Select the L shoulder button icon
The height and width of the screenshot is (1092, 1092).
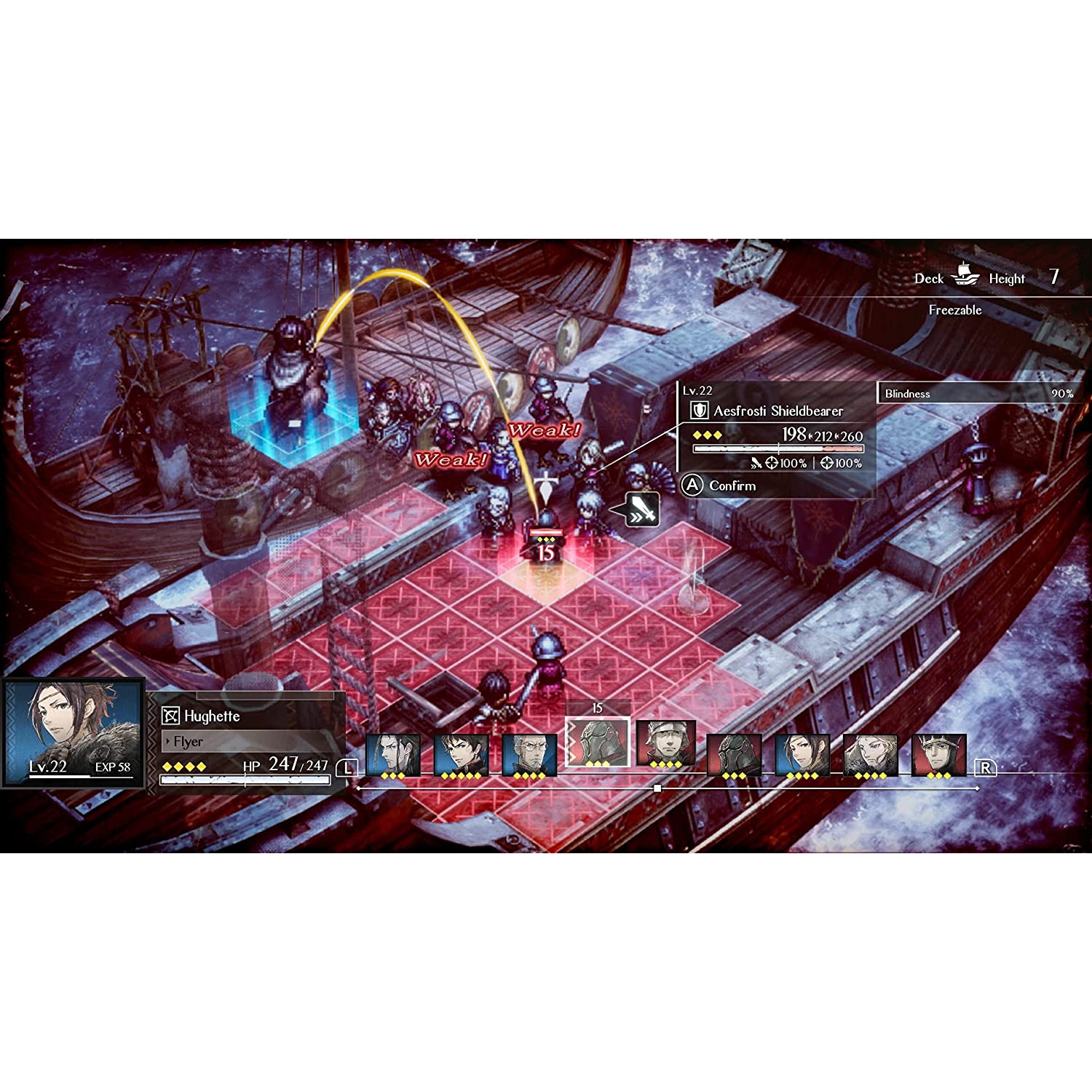point(347,767)
